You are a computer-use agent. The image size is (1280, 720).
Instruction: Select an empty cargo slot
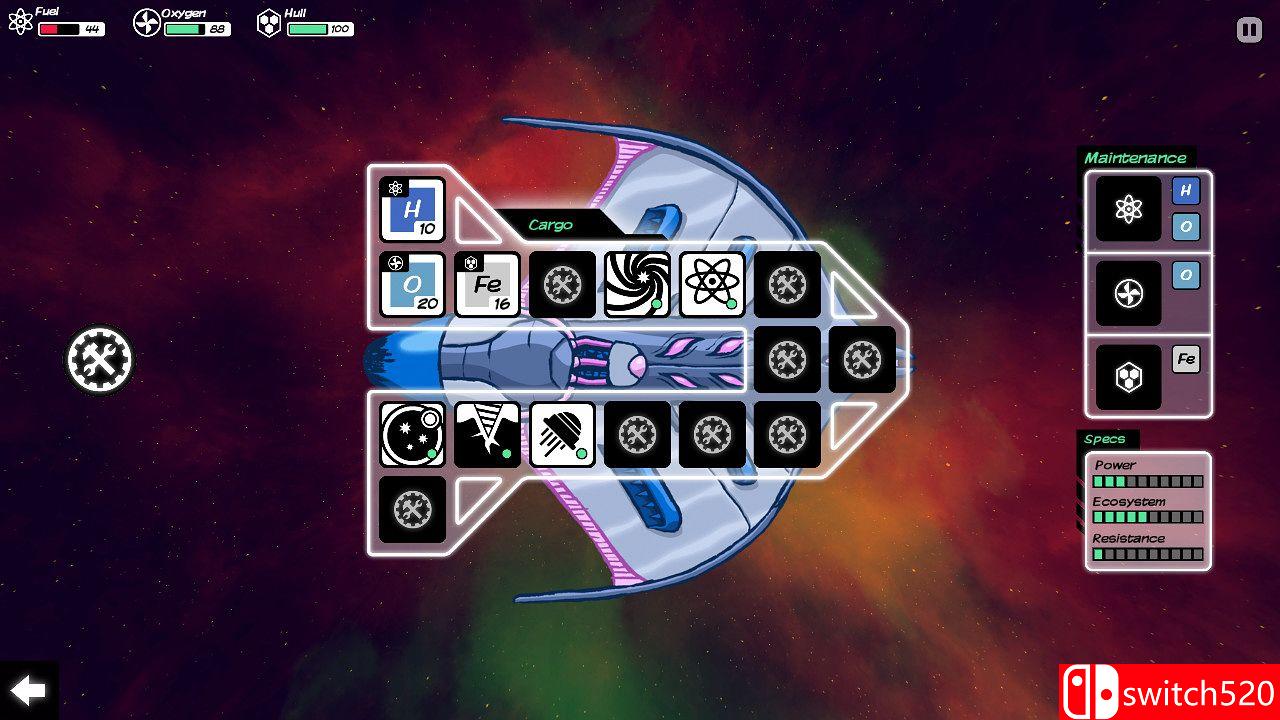click(x=787, y=285)
